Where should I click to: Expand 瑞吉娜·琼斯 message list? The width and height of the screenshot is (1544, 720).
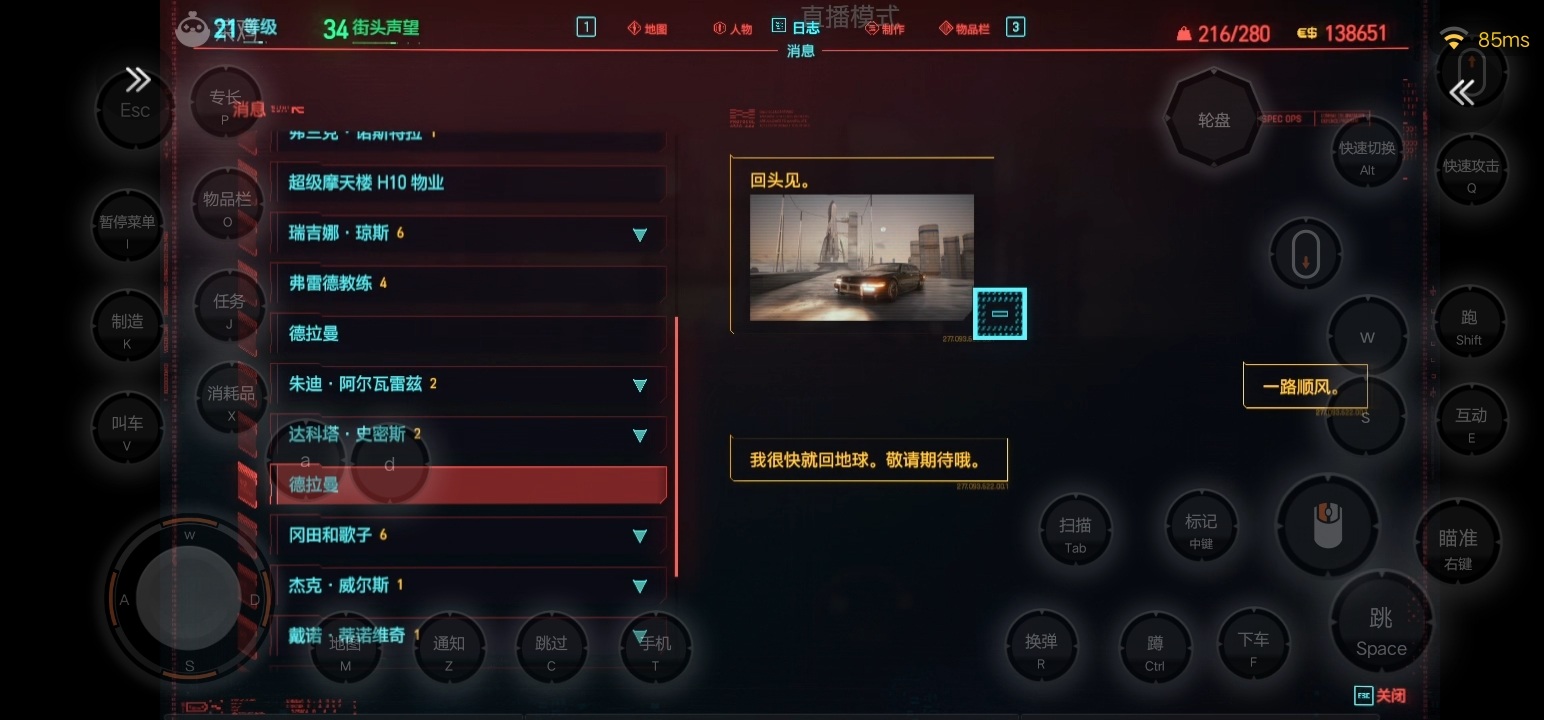[x=640, y=235]
